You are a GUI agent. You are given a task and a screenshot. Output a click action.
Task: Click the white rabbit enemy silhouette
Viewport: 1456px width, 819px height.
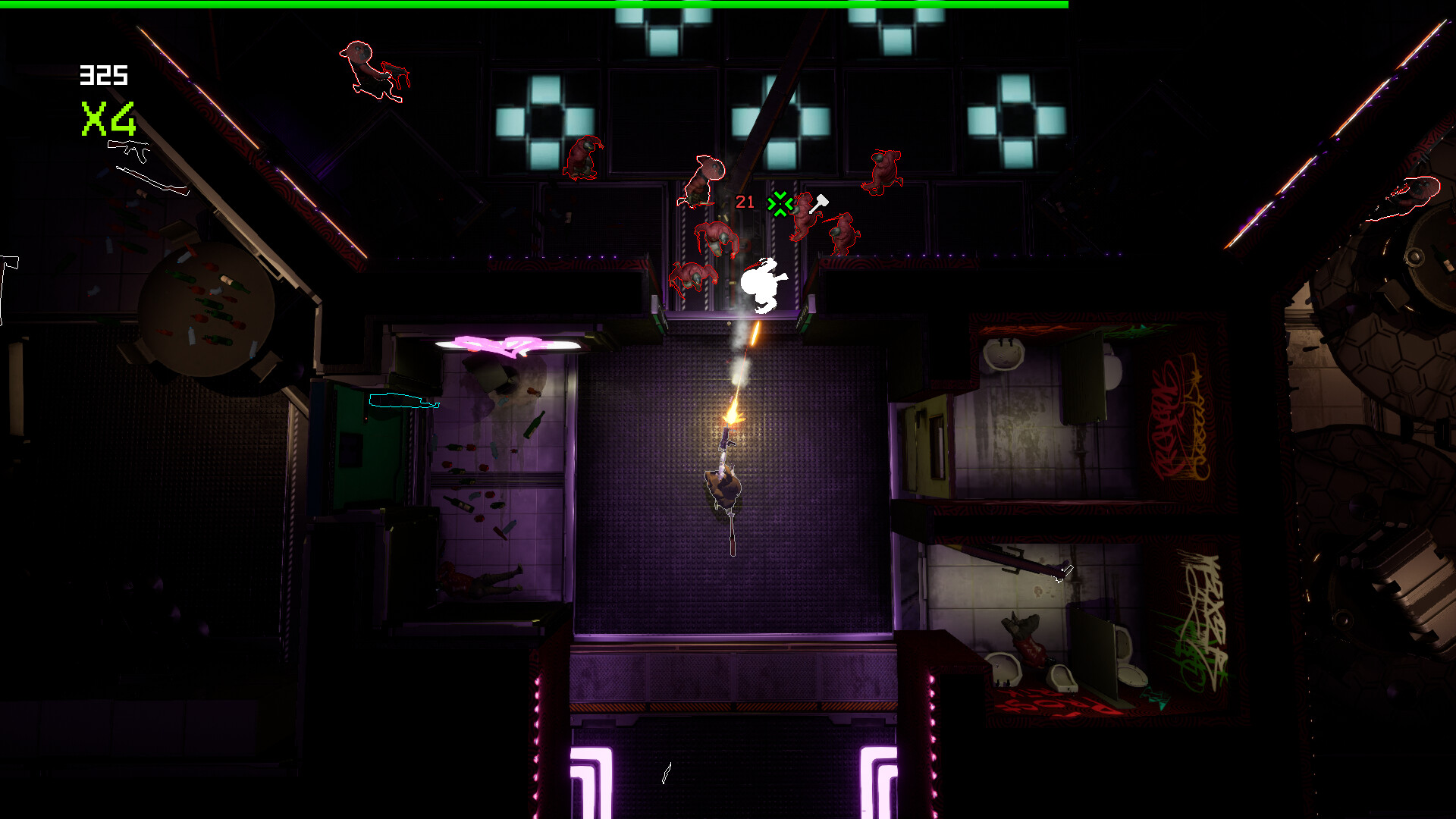click(x=761, y=286)
